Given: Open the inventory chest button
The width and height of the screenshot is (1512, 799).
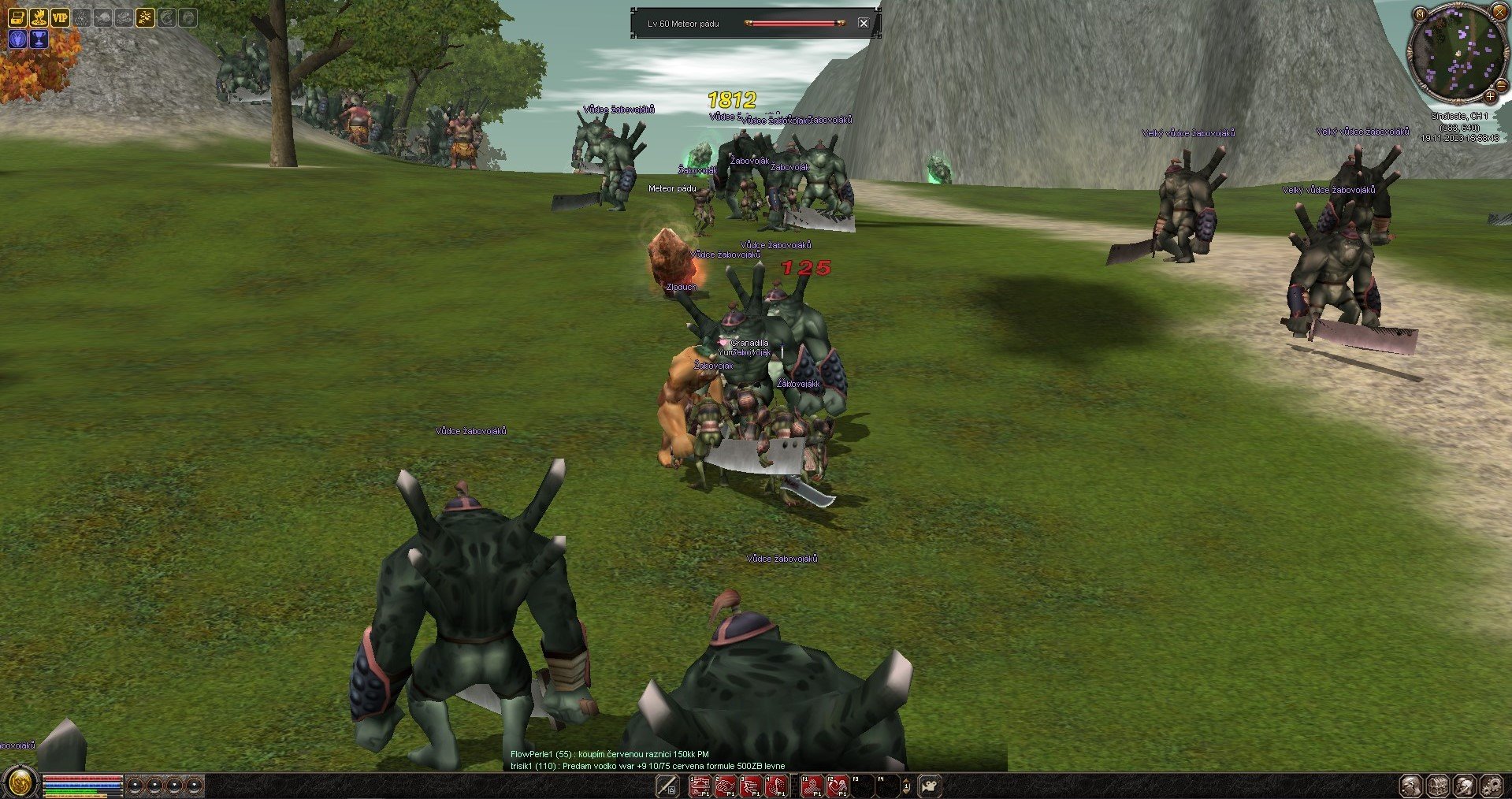Looking at the screenshot, I should (1437, 786).
